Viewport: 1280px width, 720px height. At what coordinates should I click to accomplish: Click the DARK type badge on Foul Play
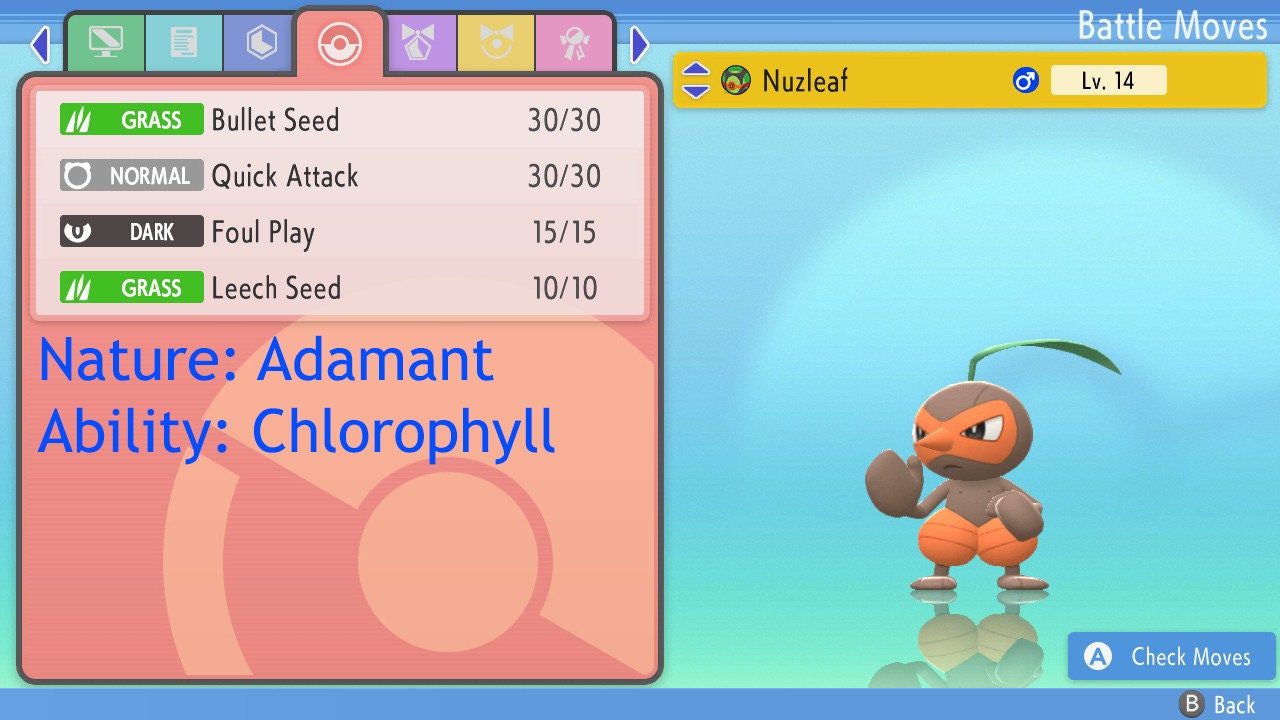coord(131,232)
